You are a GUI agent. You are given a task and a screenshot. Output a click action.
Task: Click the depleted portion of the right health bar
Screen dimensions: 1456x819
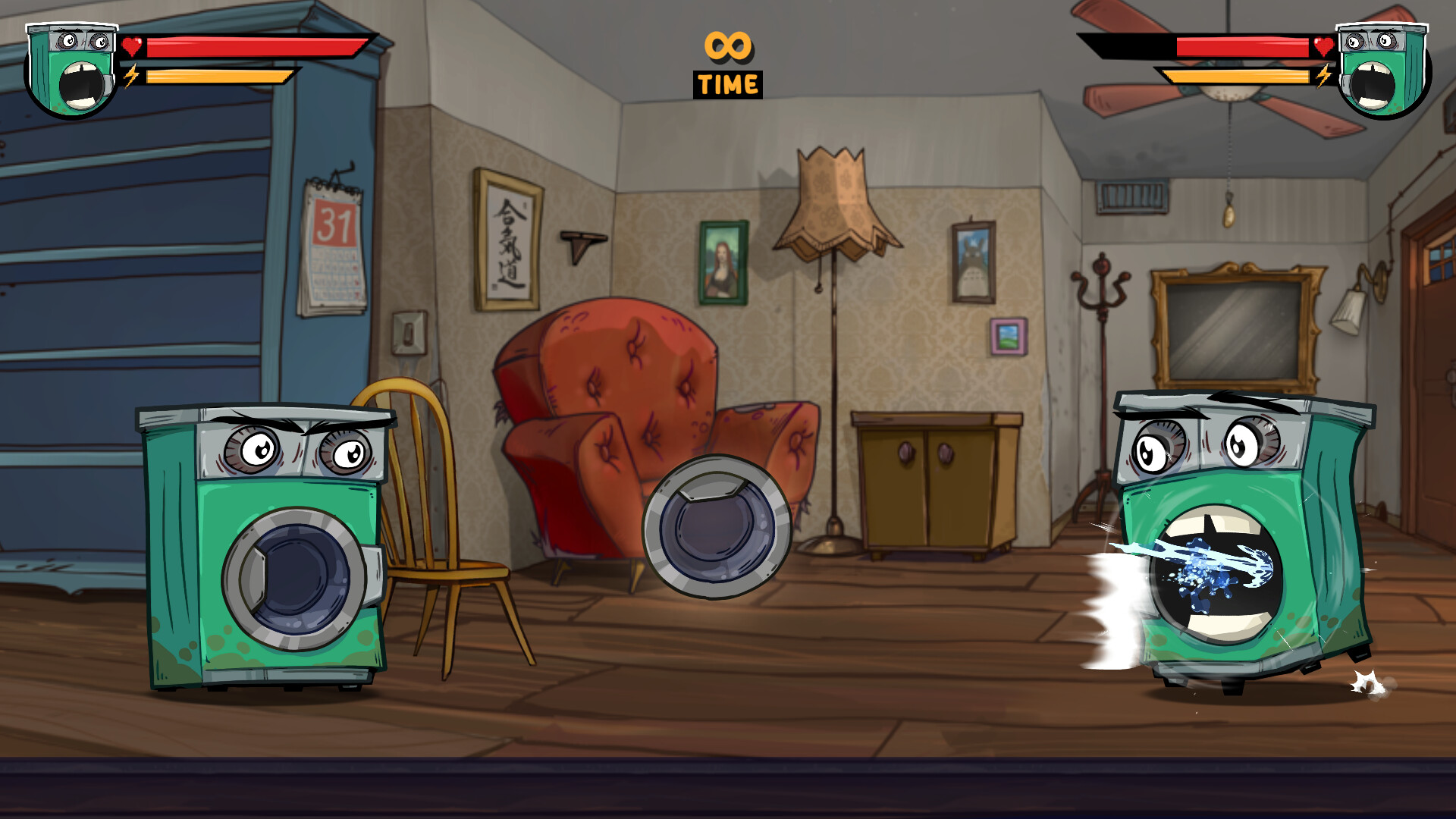coord(1130,47)
